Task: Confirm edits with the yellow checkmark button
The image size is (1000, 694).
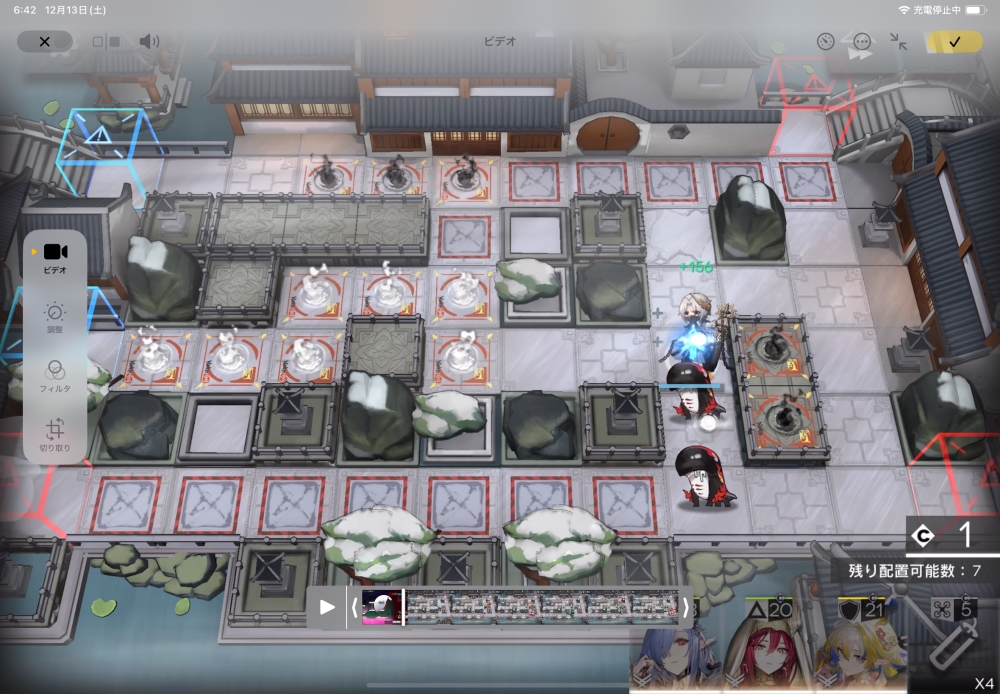Action: (x=954, y=41)
